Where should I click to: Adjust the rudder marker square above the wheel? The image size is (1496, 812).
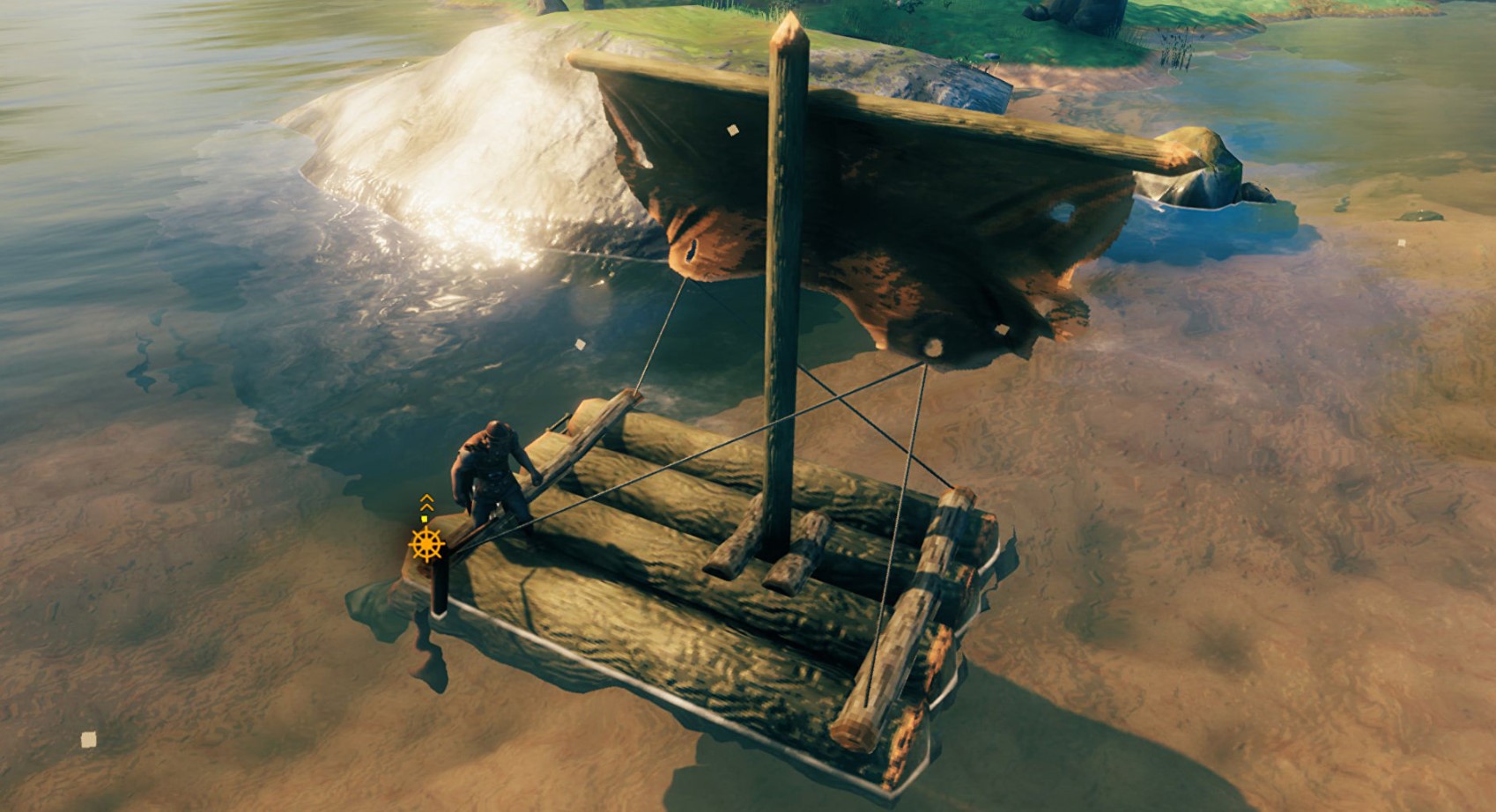tap(424, 519)
